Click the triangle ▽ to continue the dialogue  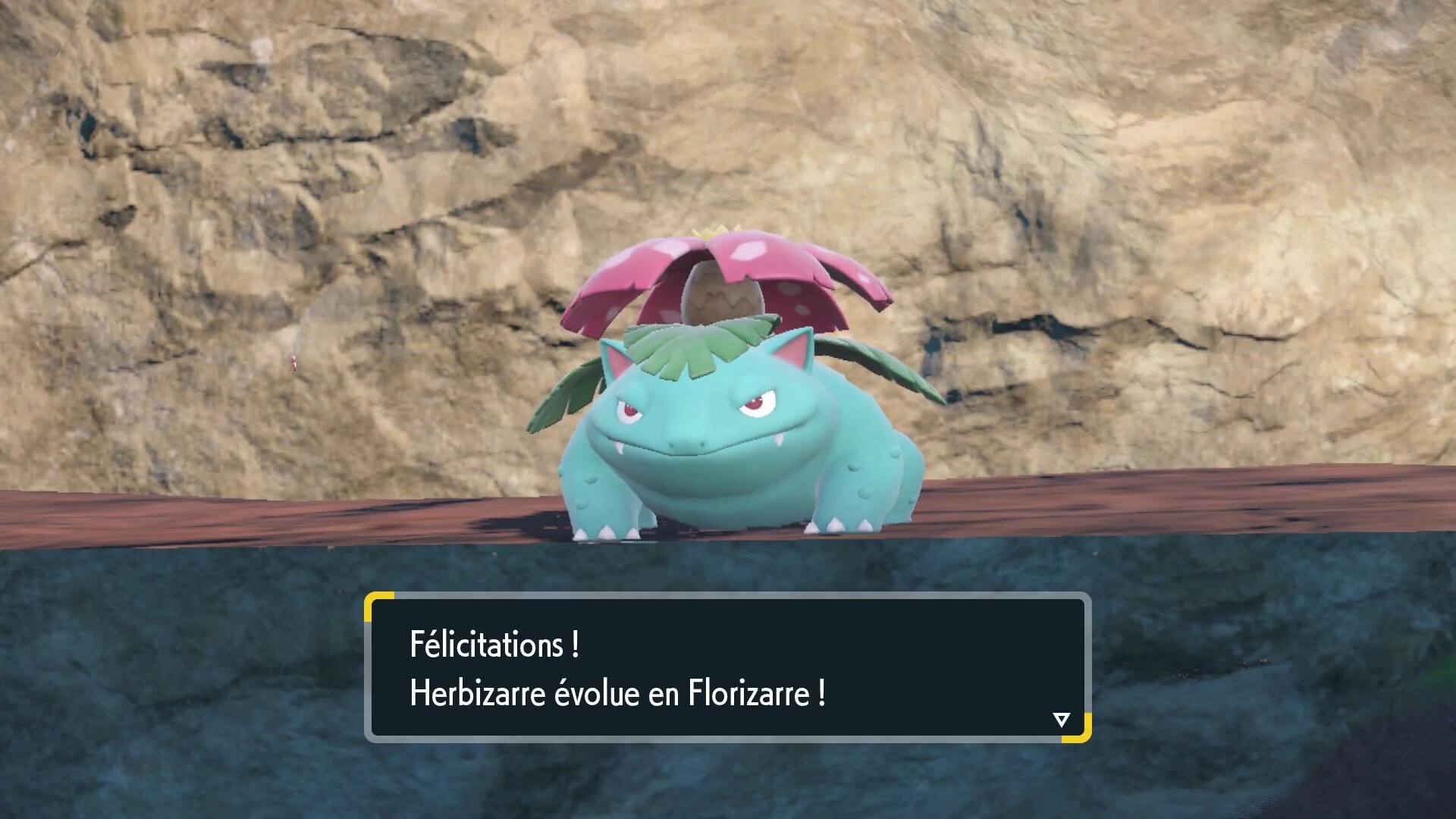[x=1062, y=719]
